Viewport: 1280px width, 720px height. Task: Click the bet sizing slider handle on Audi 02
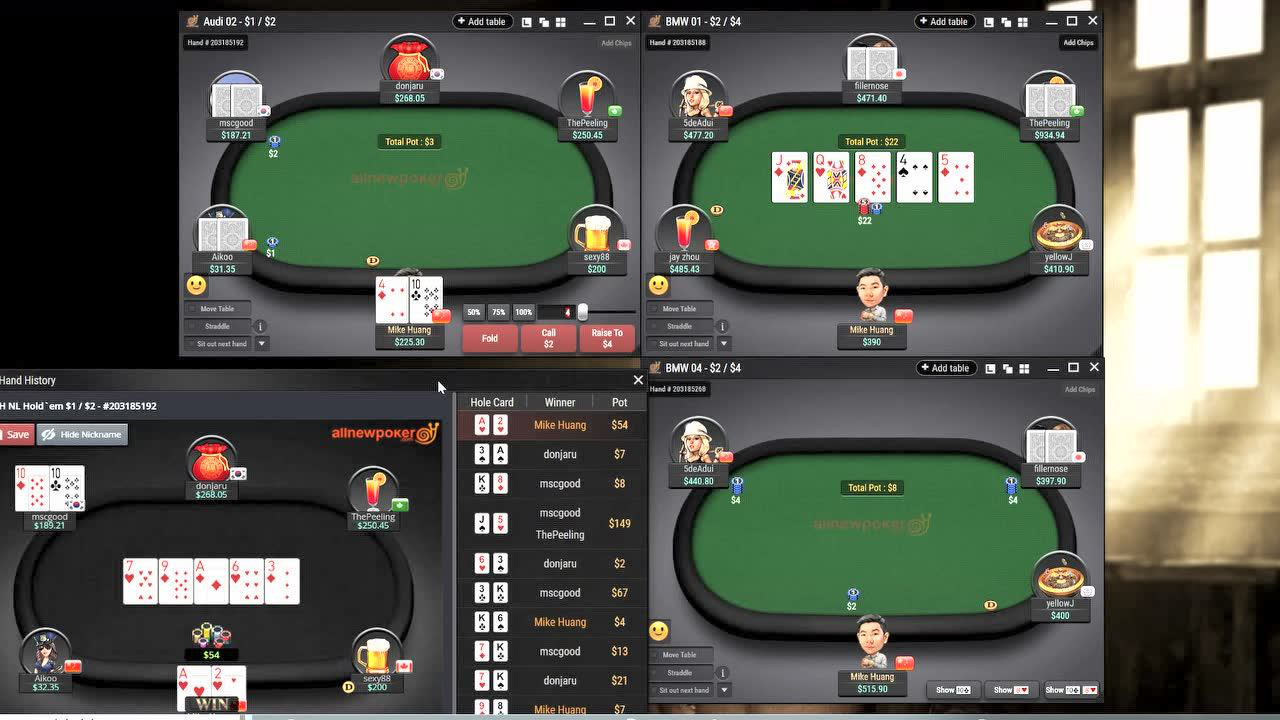(x=583, y=312)
